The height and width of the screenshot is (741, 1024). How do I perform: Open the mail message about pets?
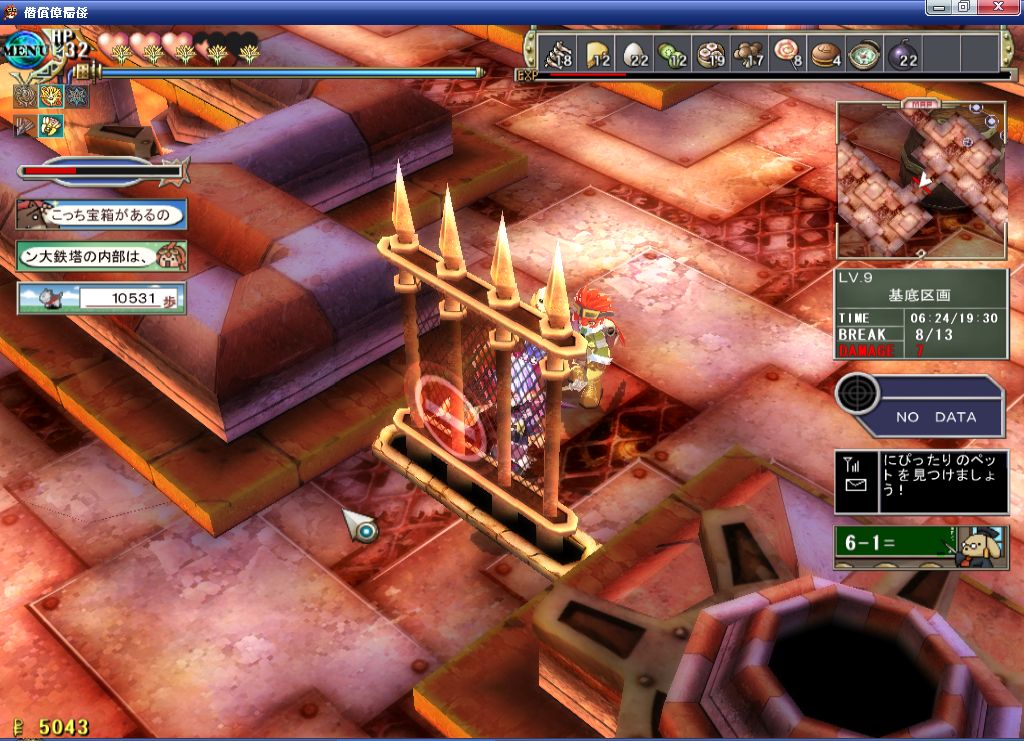point(921,482)
